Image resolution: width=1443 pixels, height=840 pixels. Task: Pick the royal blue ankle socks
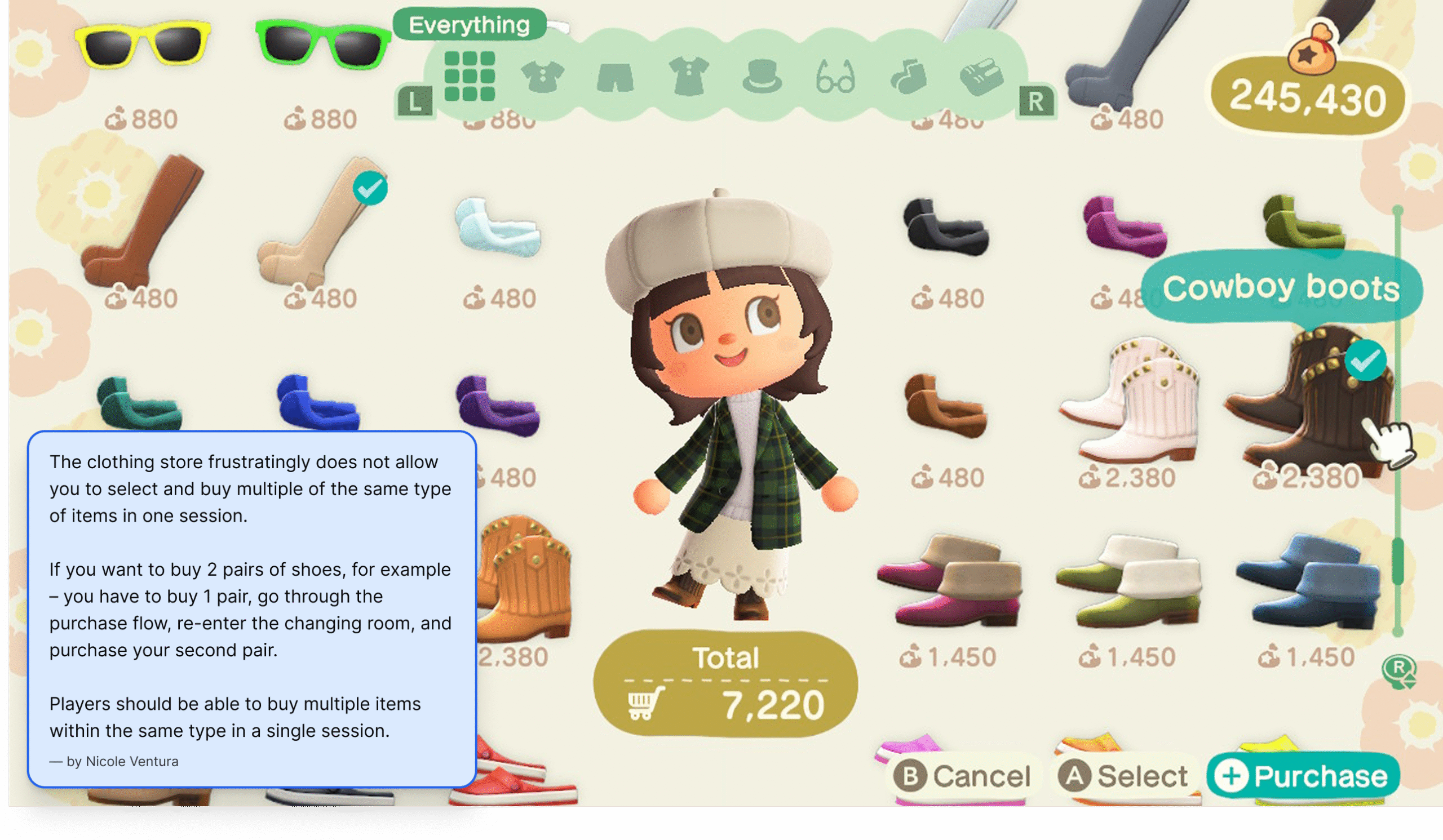(x=318, y=403)
